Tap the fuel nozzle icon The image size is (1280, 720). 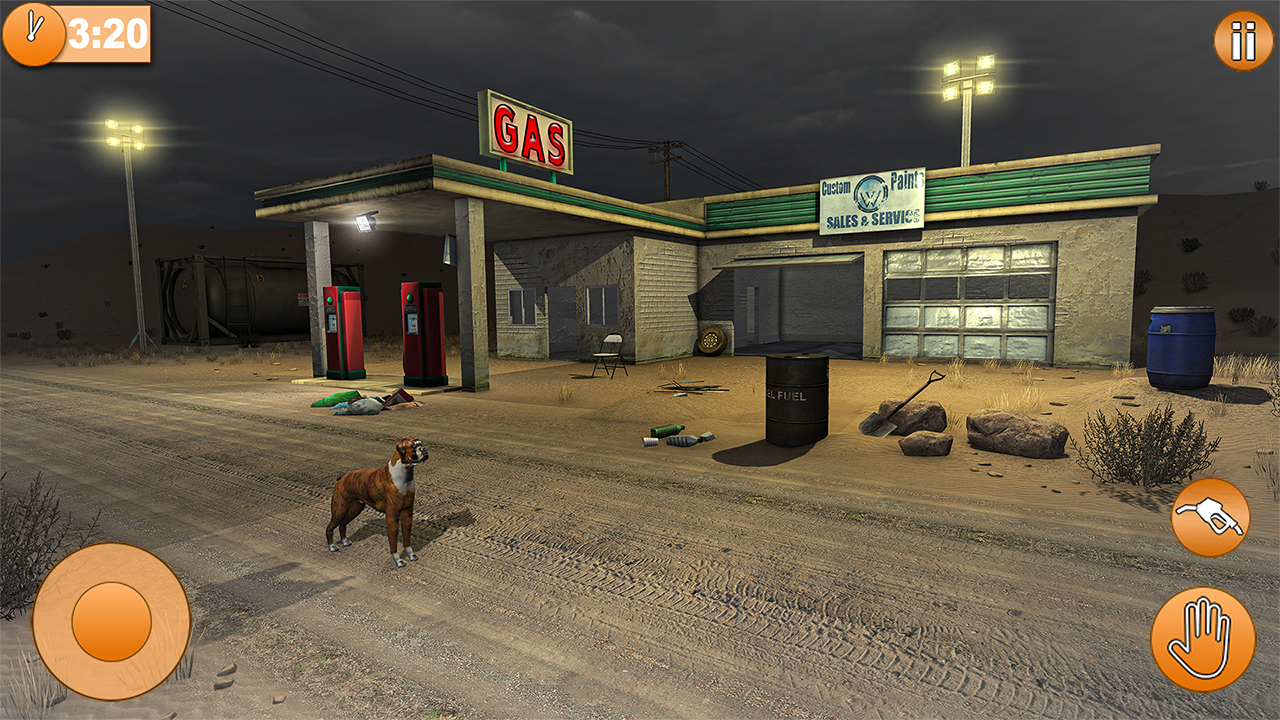(1210, 516)
